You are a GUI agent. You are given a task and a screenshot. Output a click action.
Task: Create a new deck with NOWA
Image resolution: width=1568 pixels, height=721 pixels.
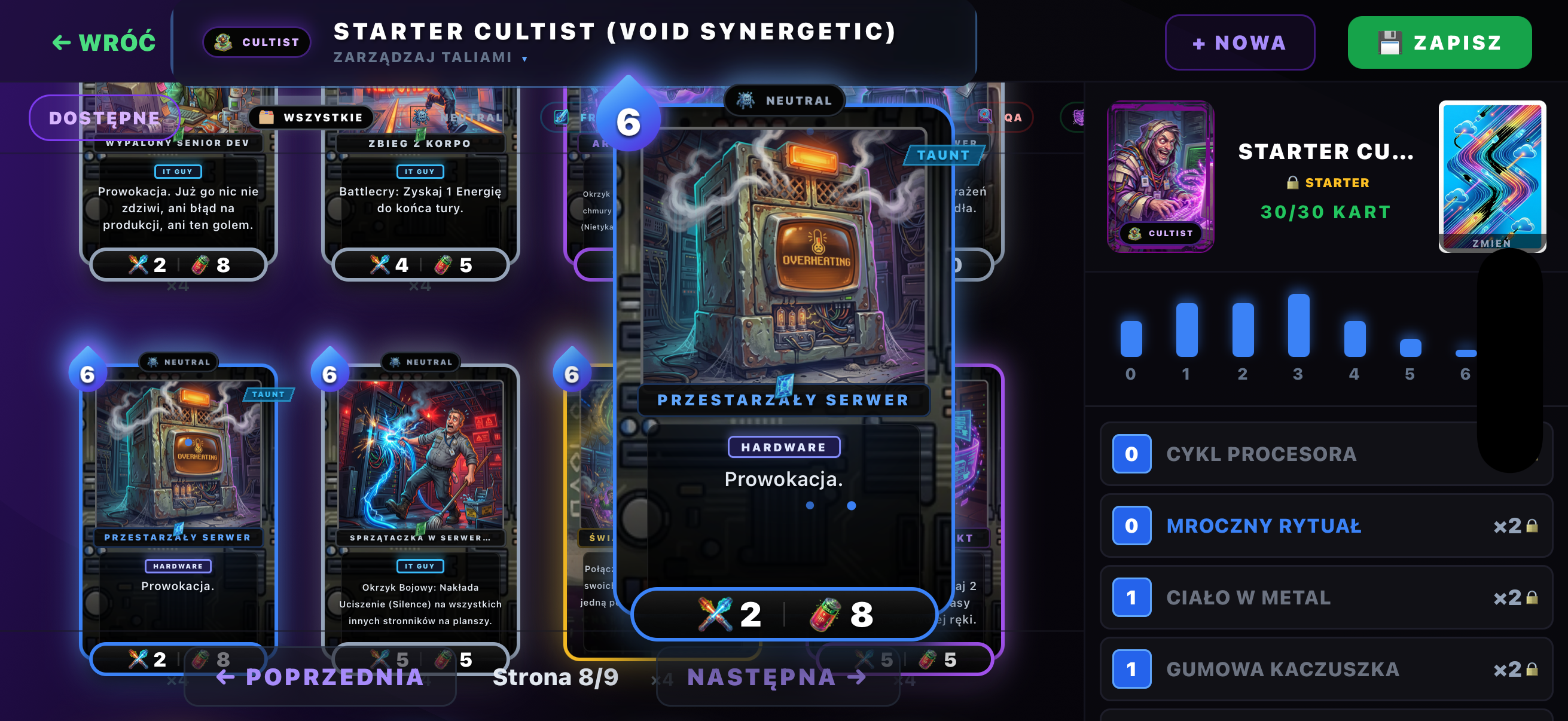tap(1239, 42)
